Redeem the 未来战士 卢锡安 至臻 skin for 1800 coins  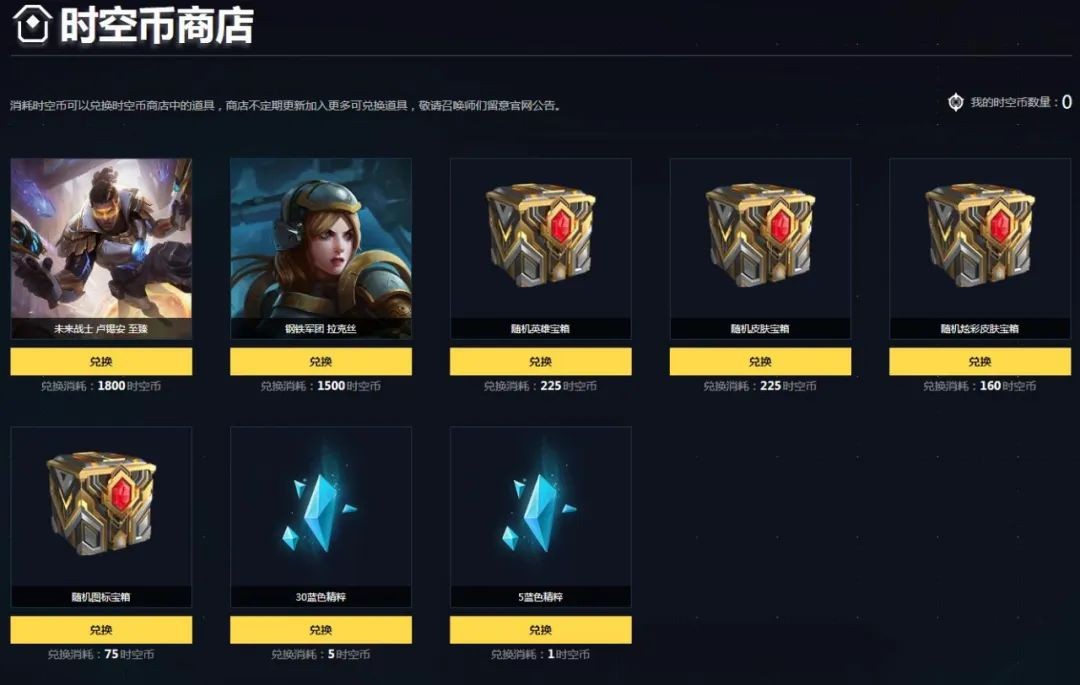[x=101, y=361]
